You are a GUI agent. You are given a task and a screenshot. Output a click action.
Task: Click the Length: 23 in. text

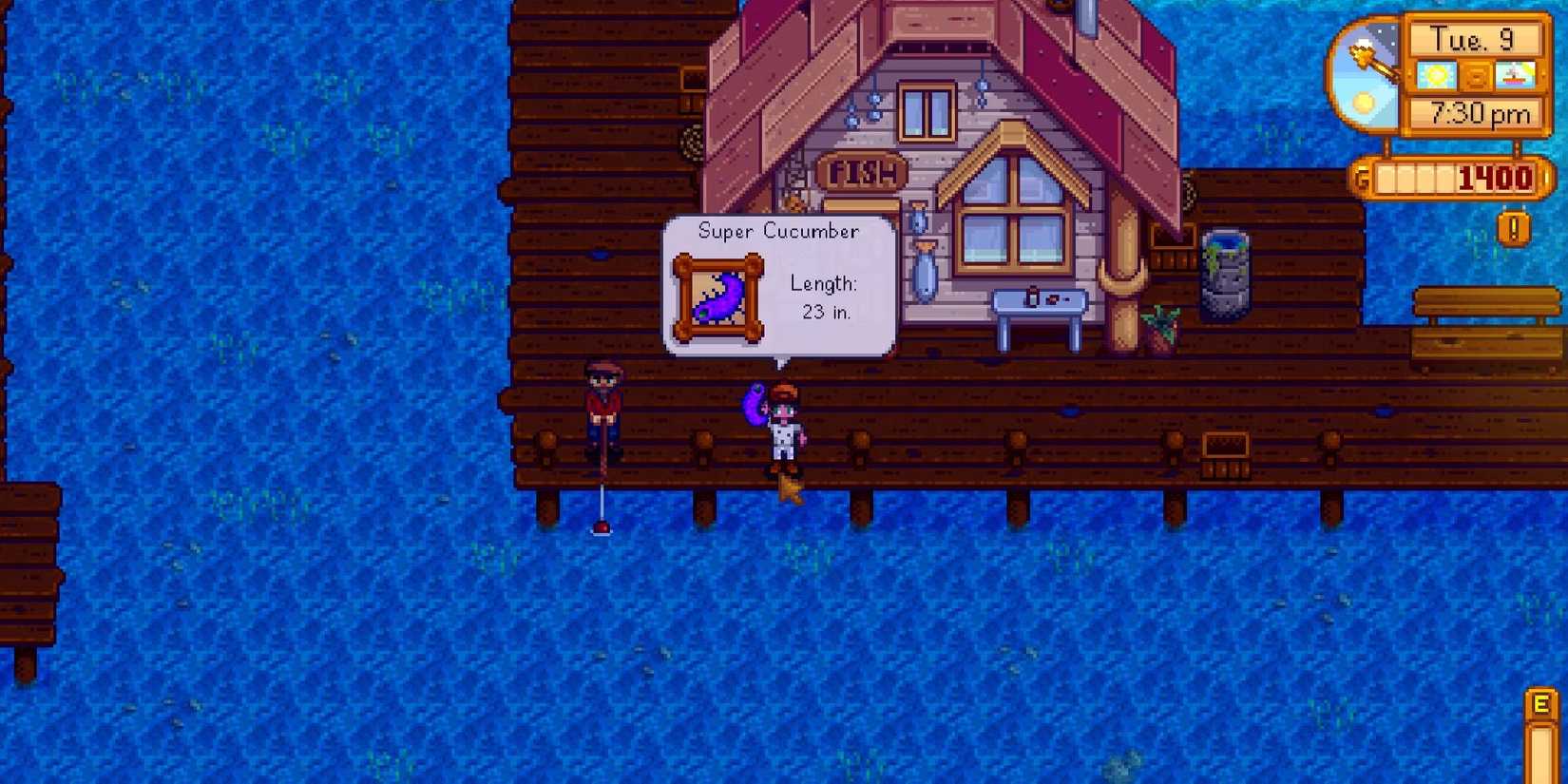pos(823,297)
